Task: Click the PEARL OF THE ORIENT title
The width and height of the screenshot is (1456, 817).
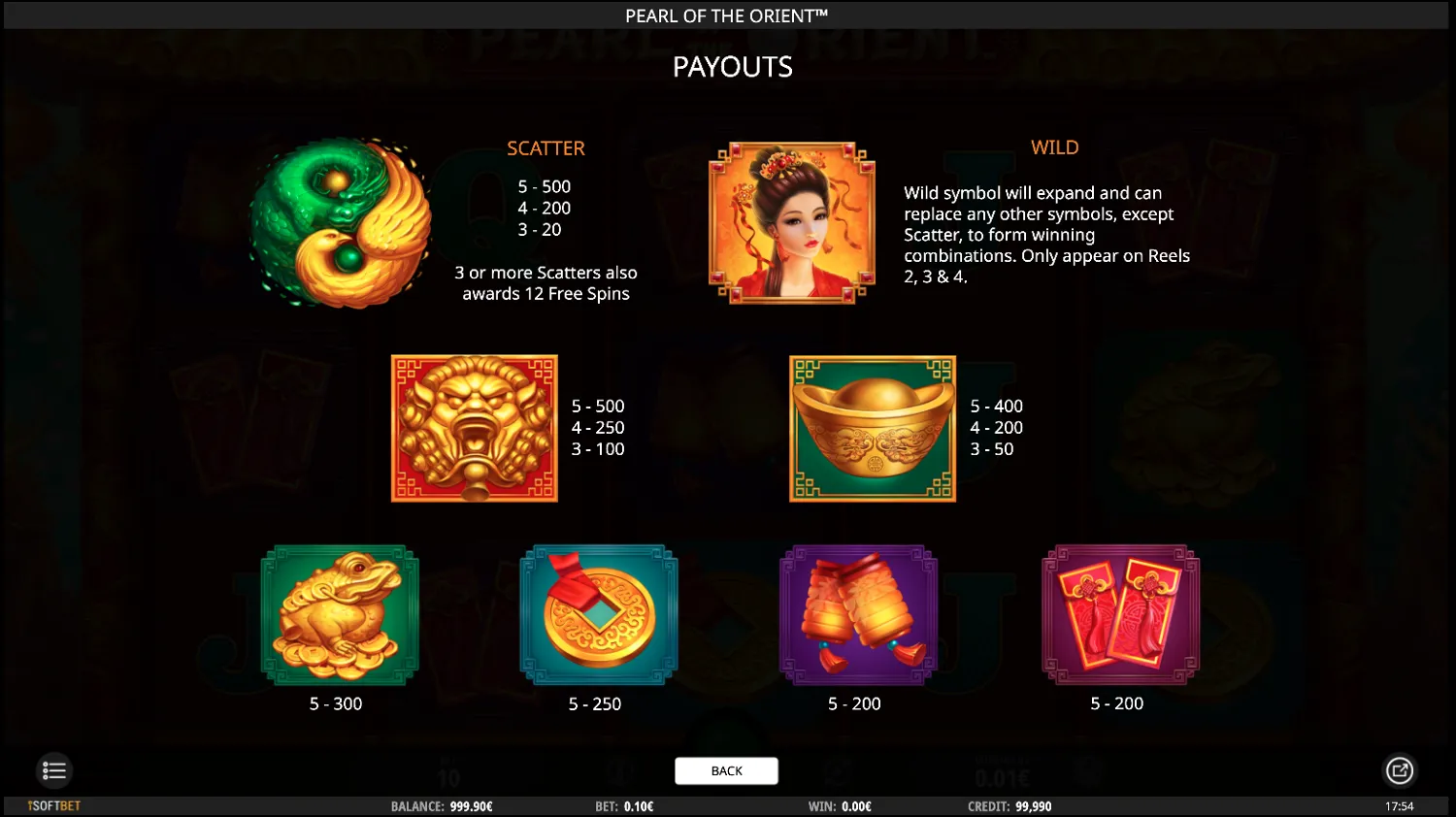Action: pos(726,16)
